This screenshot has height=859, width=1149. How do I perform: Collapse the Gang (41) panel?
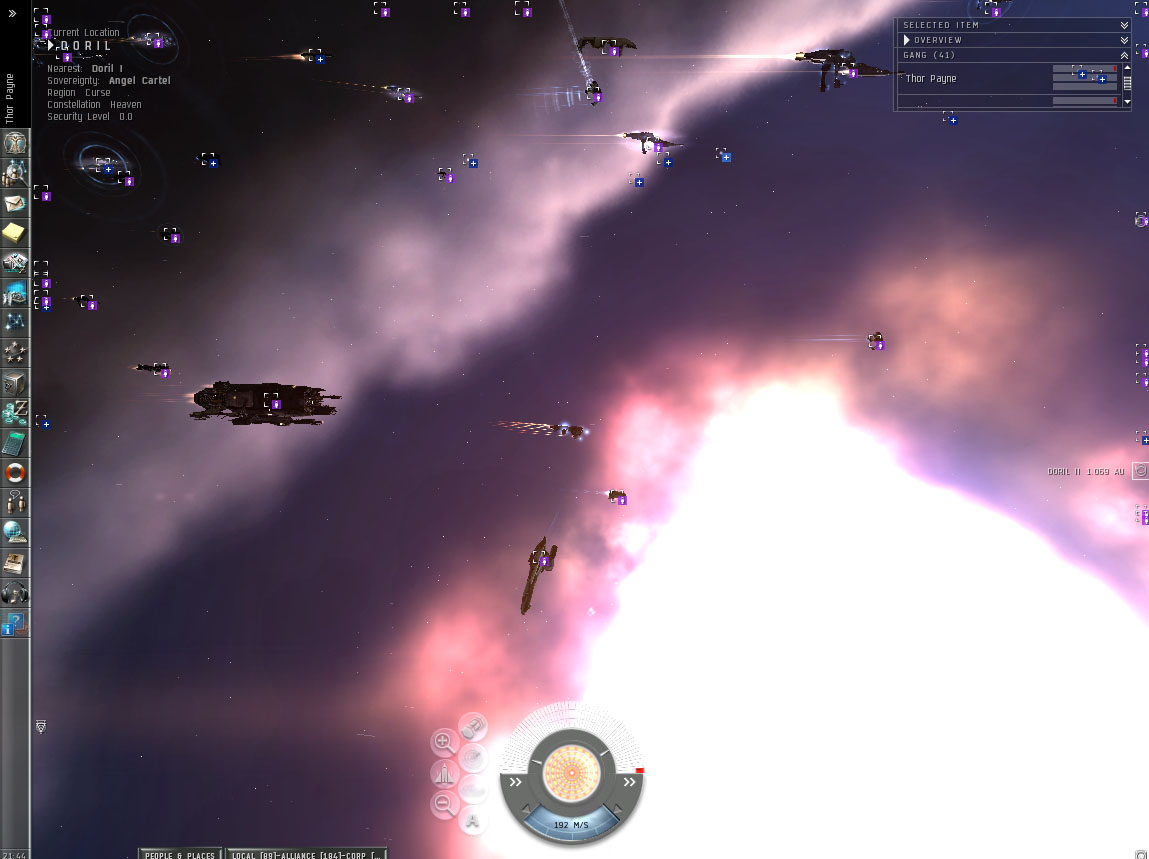(x=1124, y=55)
